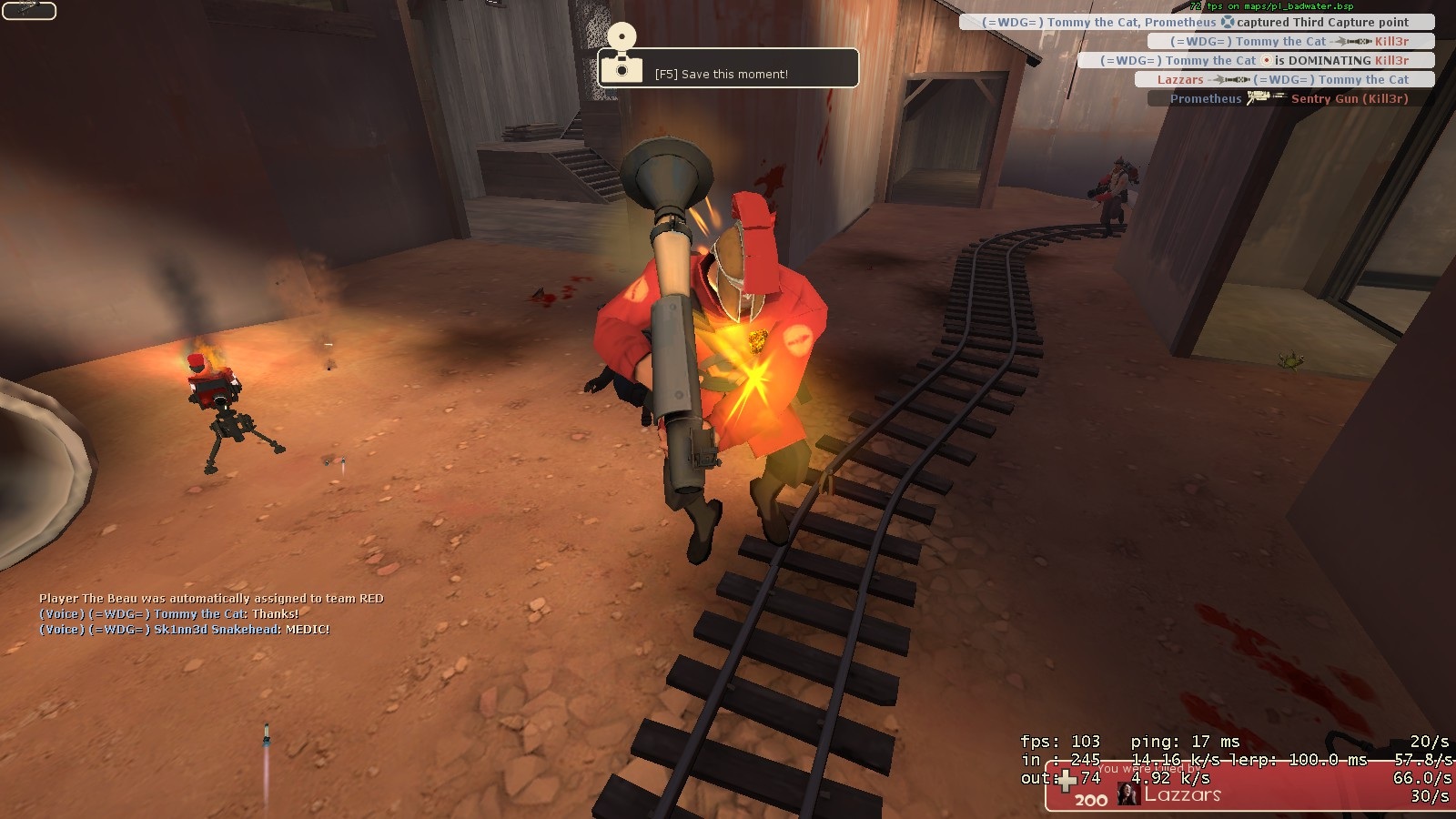Select The Beau team assignment chat message

coord(211,598)
